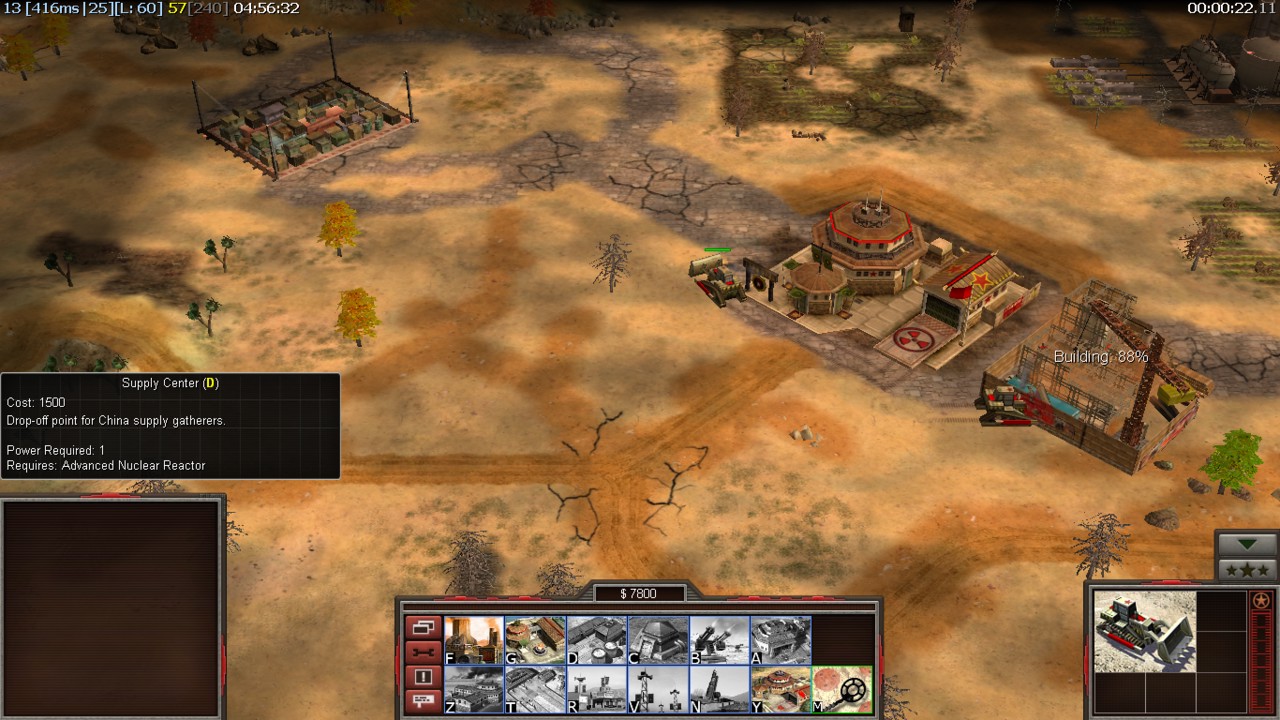Activate the mine detector command icon (M)

click(842, 690)
